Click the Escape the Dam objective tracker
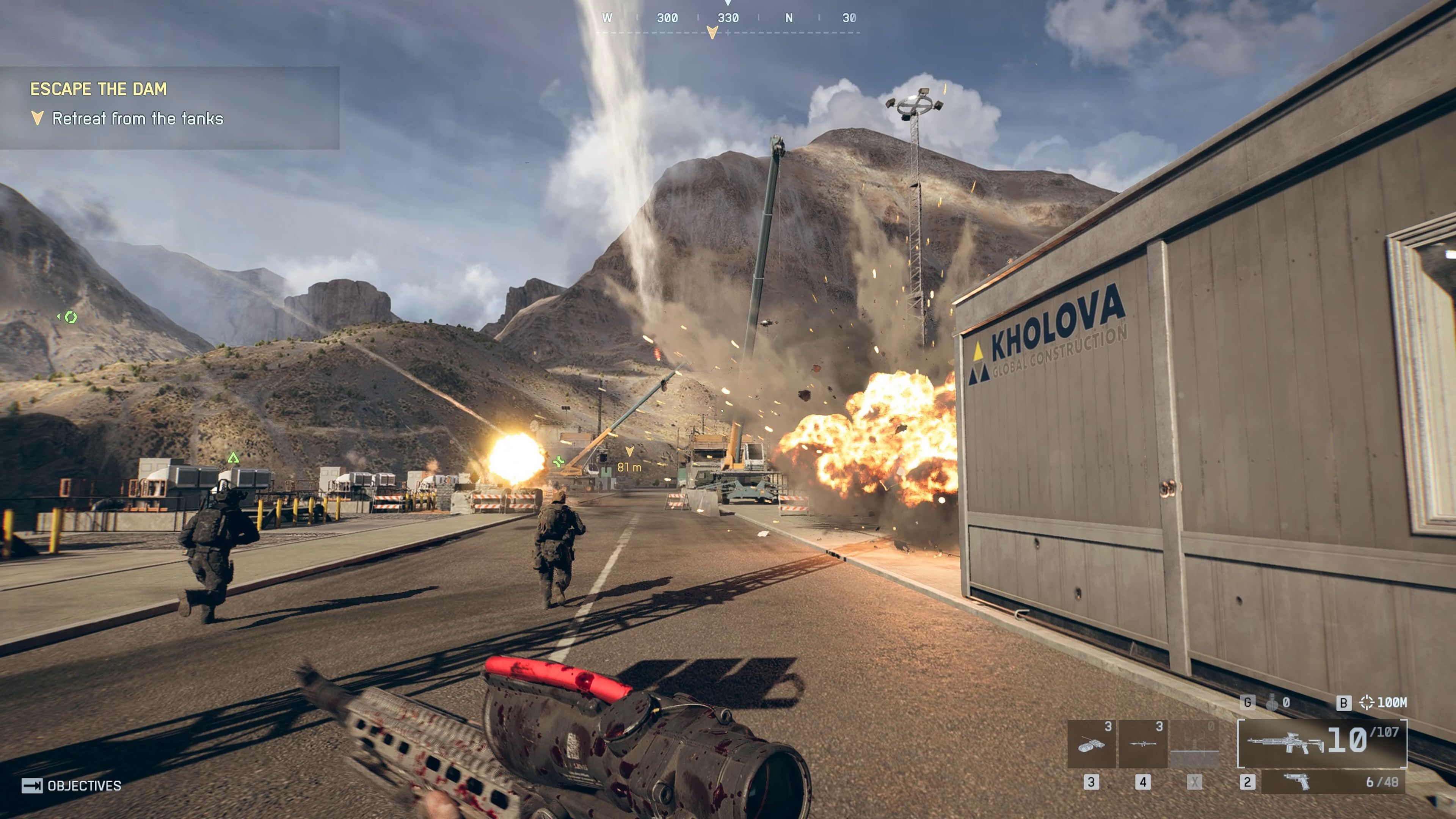 (x=169, y=107)
